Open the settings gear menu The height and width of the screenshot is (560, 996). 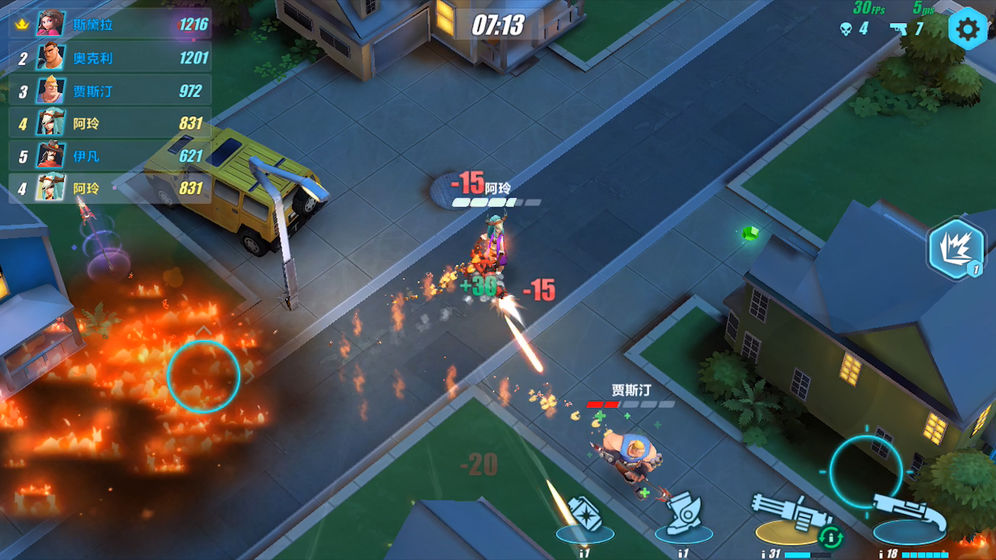967,29
